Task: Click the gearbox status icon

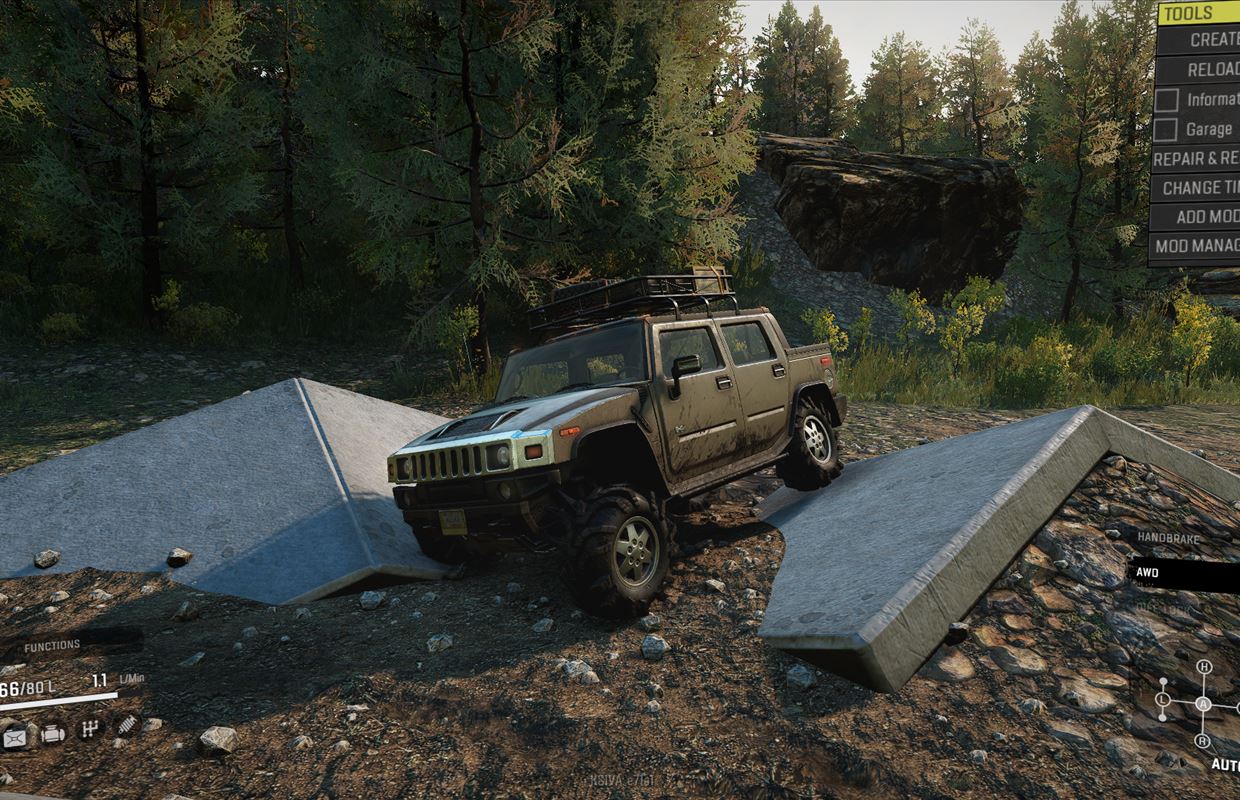Action: click(90, 729)
